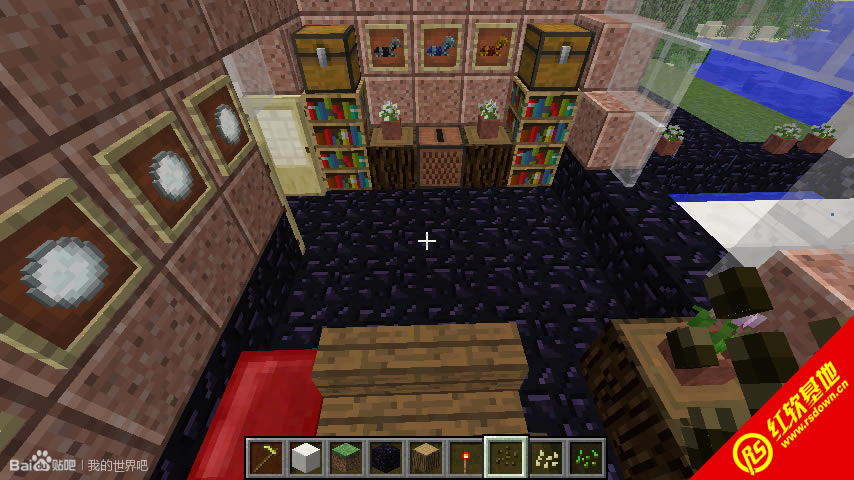This screenshot has height=480, width=854.
Task: Switch to the torch hotbar slot
Action: (466, 458)
